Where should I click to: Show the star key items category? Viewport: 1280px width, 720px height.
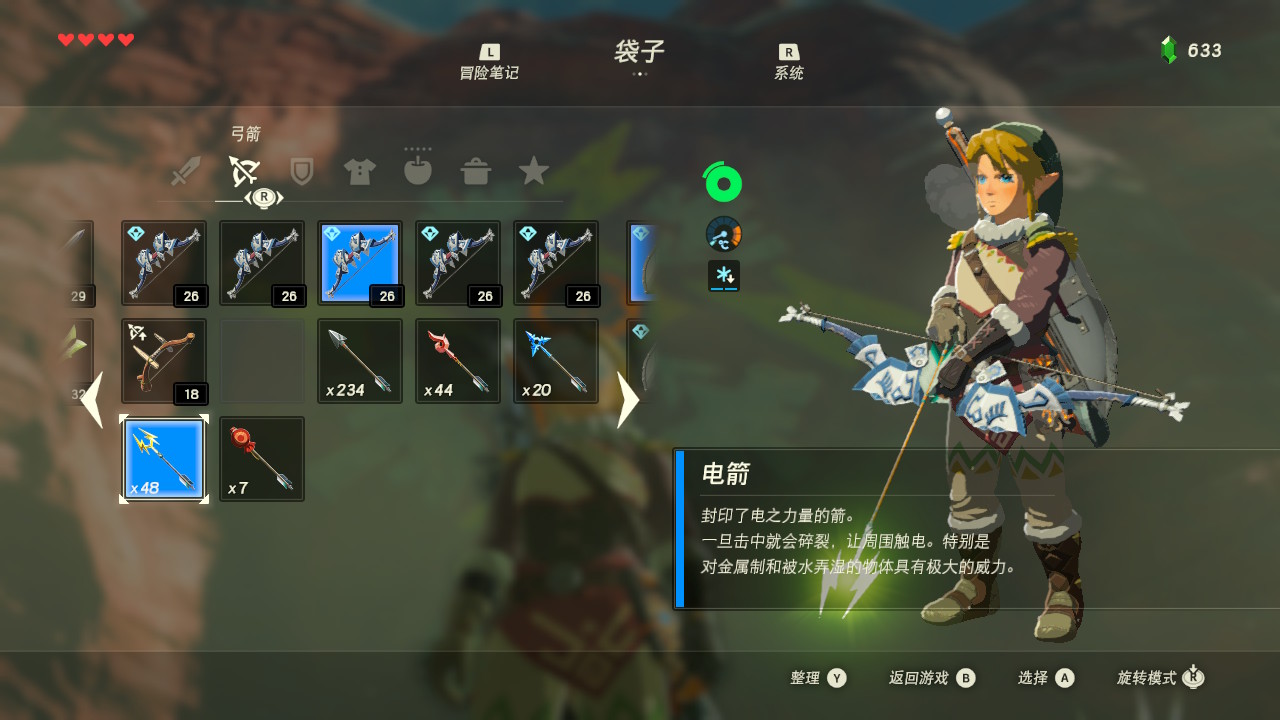coord(534,171)
